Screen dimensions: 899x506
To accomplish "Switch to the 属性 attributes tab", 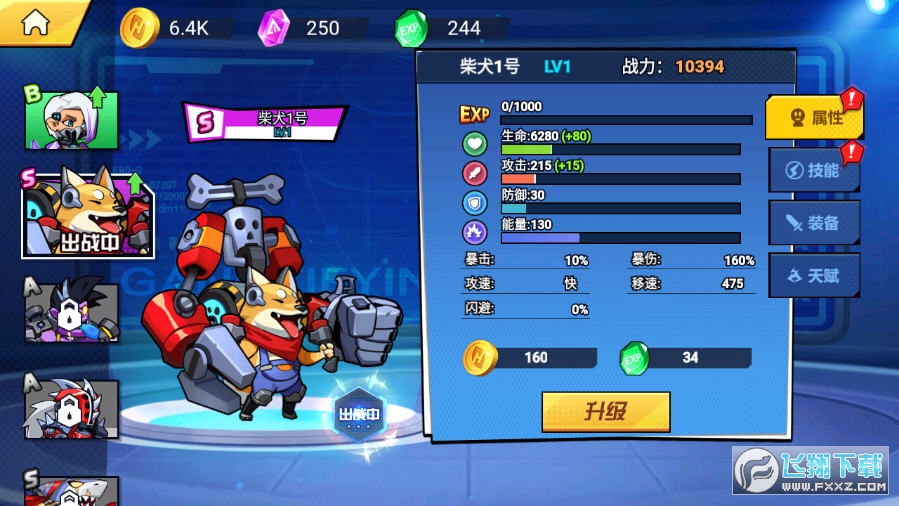I will coord(814,118).
